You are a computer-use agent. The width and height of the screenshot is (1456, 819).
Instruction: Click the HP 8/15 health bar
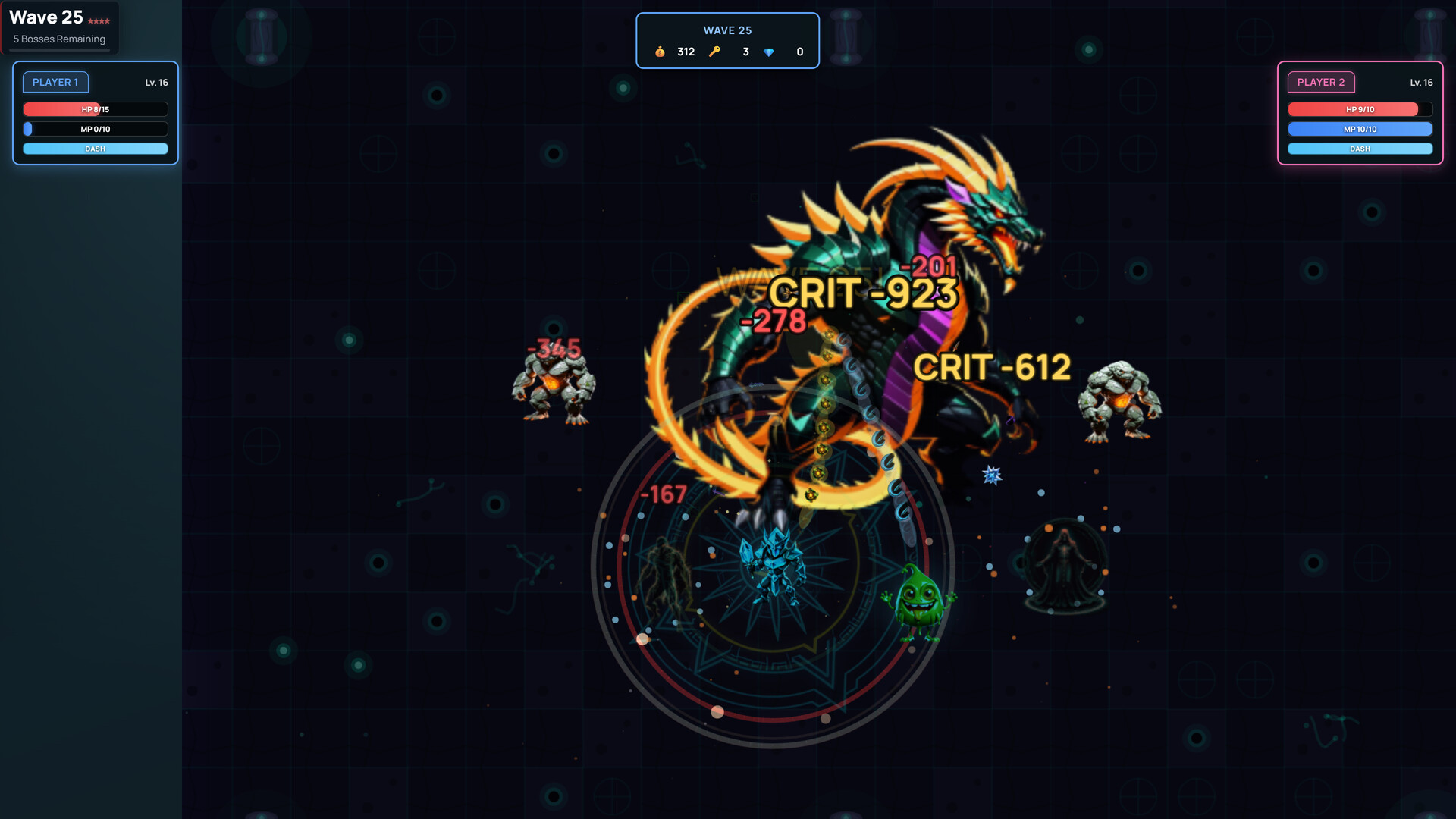(95, 109)
